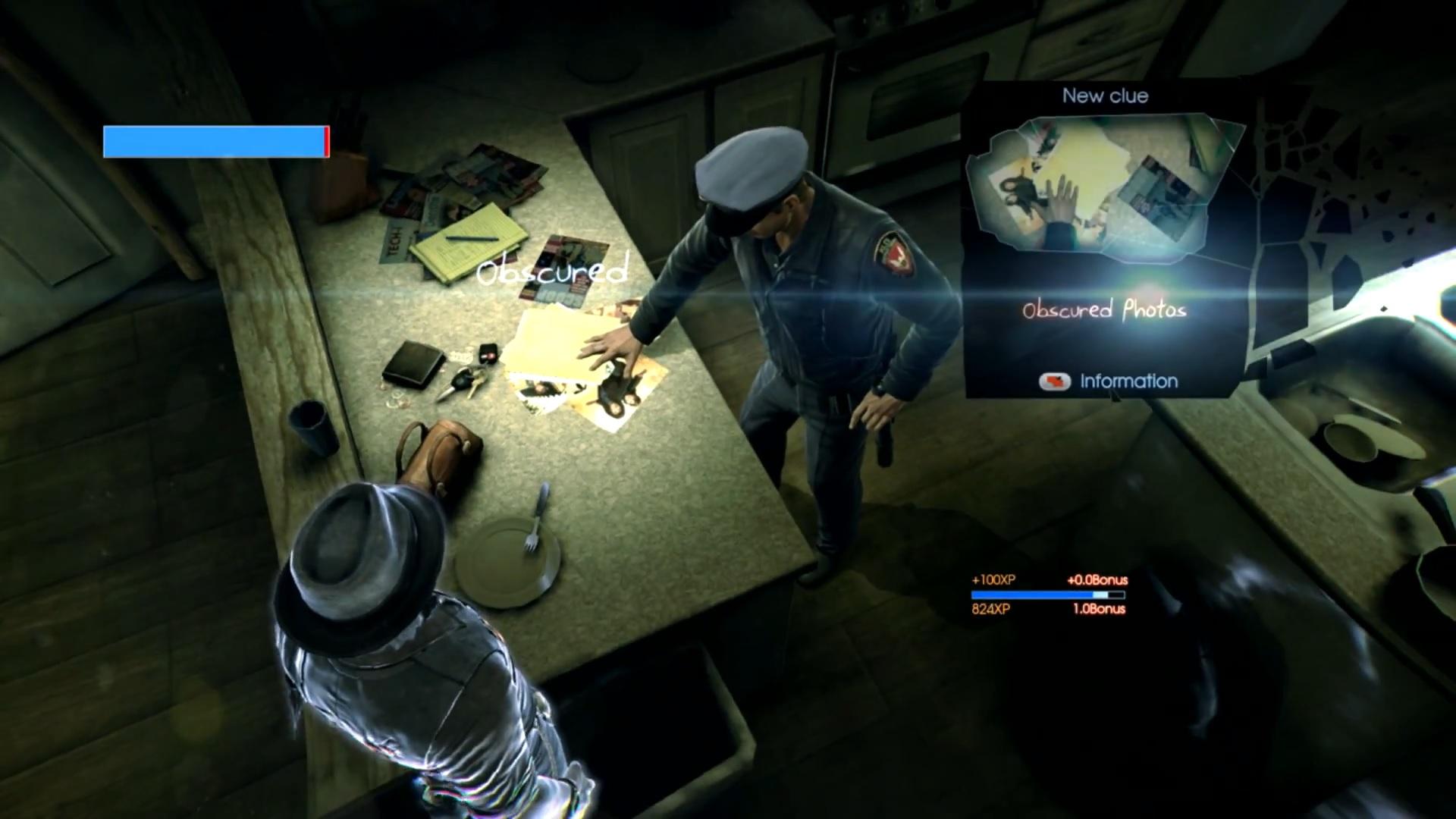The image size is (1456, 819).
Task: Open the Obscured Photos clue thumbnail
Action: point(1104,190)
